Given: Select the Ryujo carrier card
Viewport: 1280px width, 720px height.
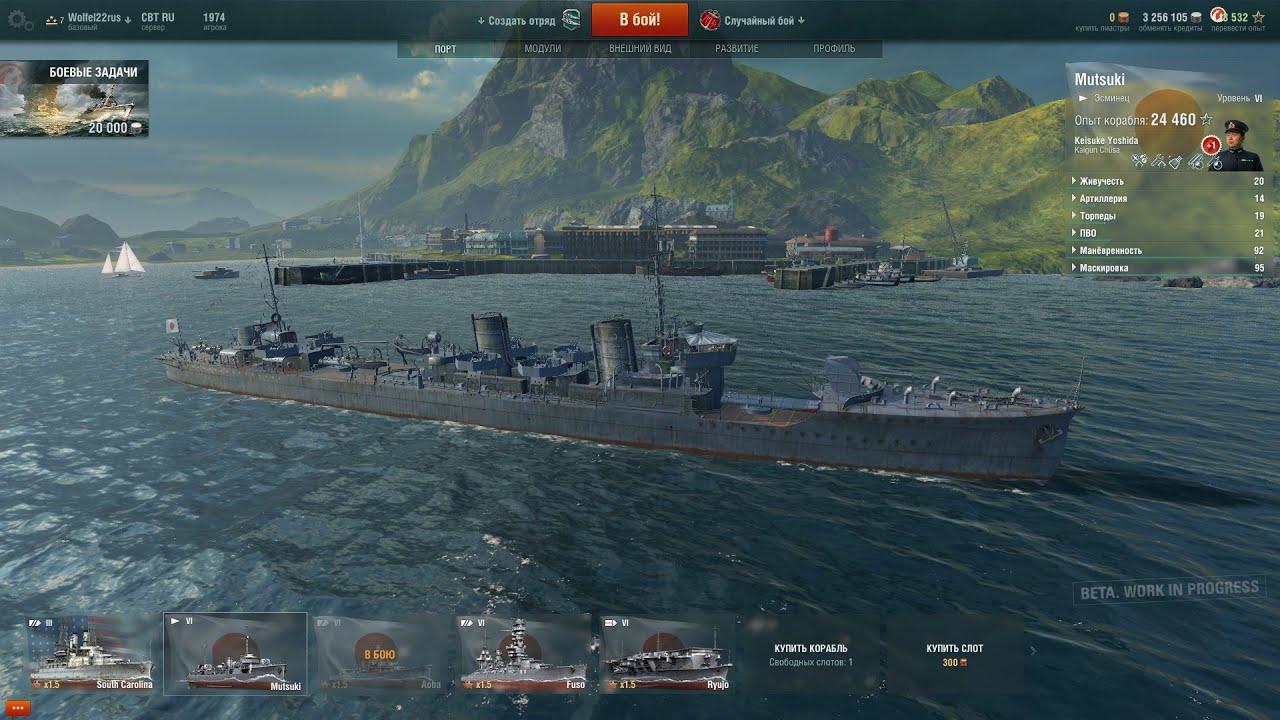Looking at the screenshot, I should (x=667, y=654).
